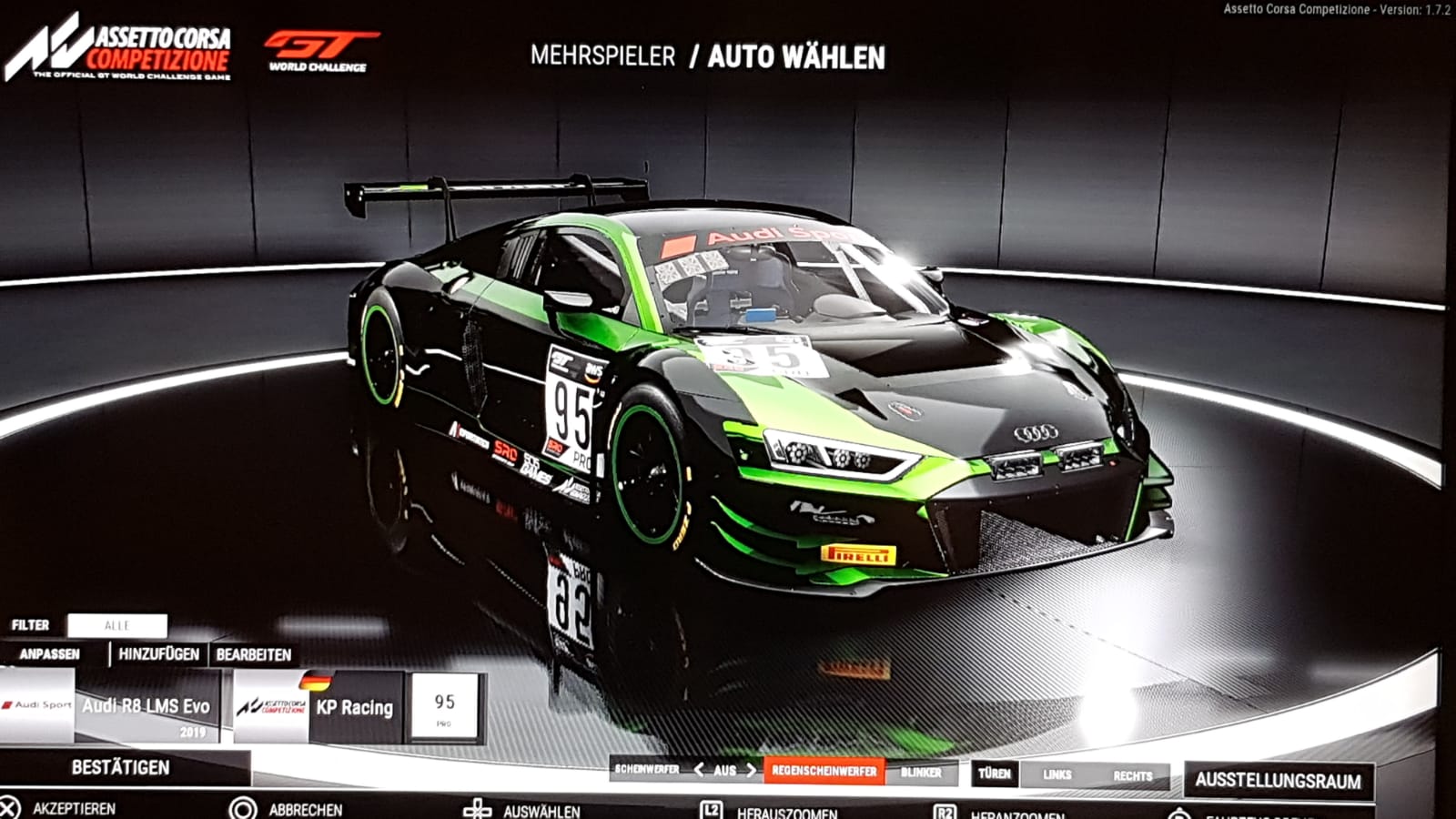Confirm car choice with Bestätigen button

pos(121,767)
